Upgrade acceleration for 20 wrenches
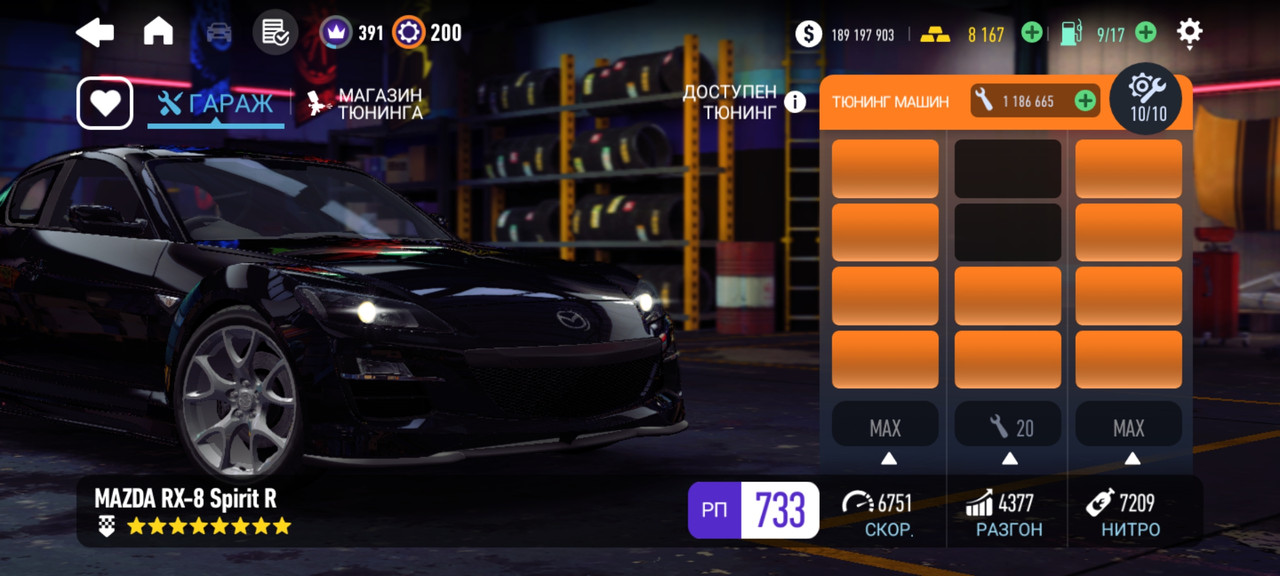The image size is (1280, 576). (1010, 428)
